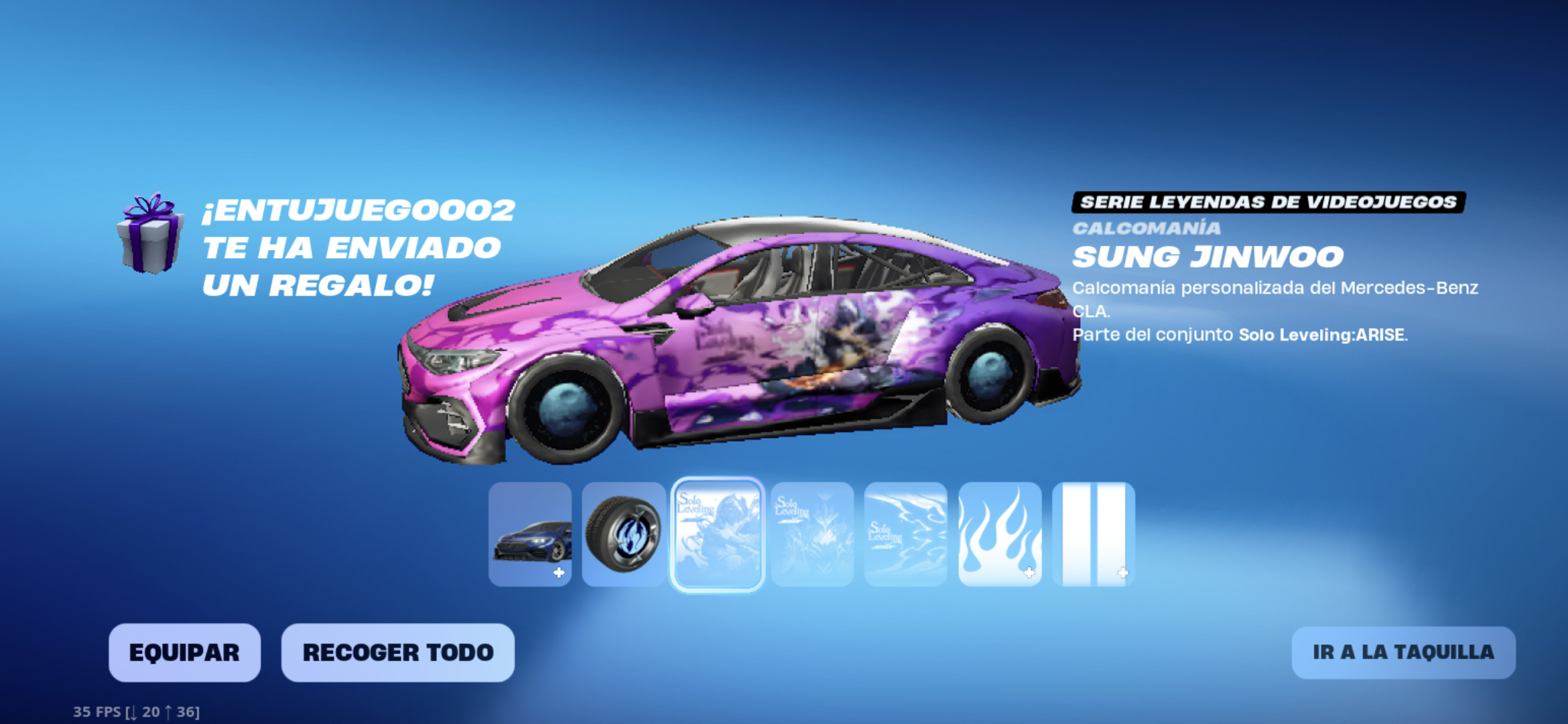Select the blue Mercedes-Benz car body thumbnail
This screenshot has height=724, width=1568.
coord(530,534)
